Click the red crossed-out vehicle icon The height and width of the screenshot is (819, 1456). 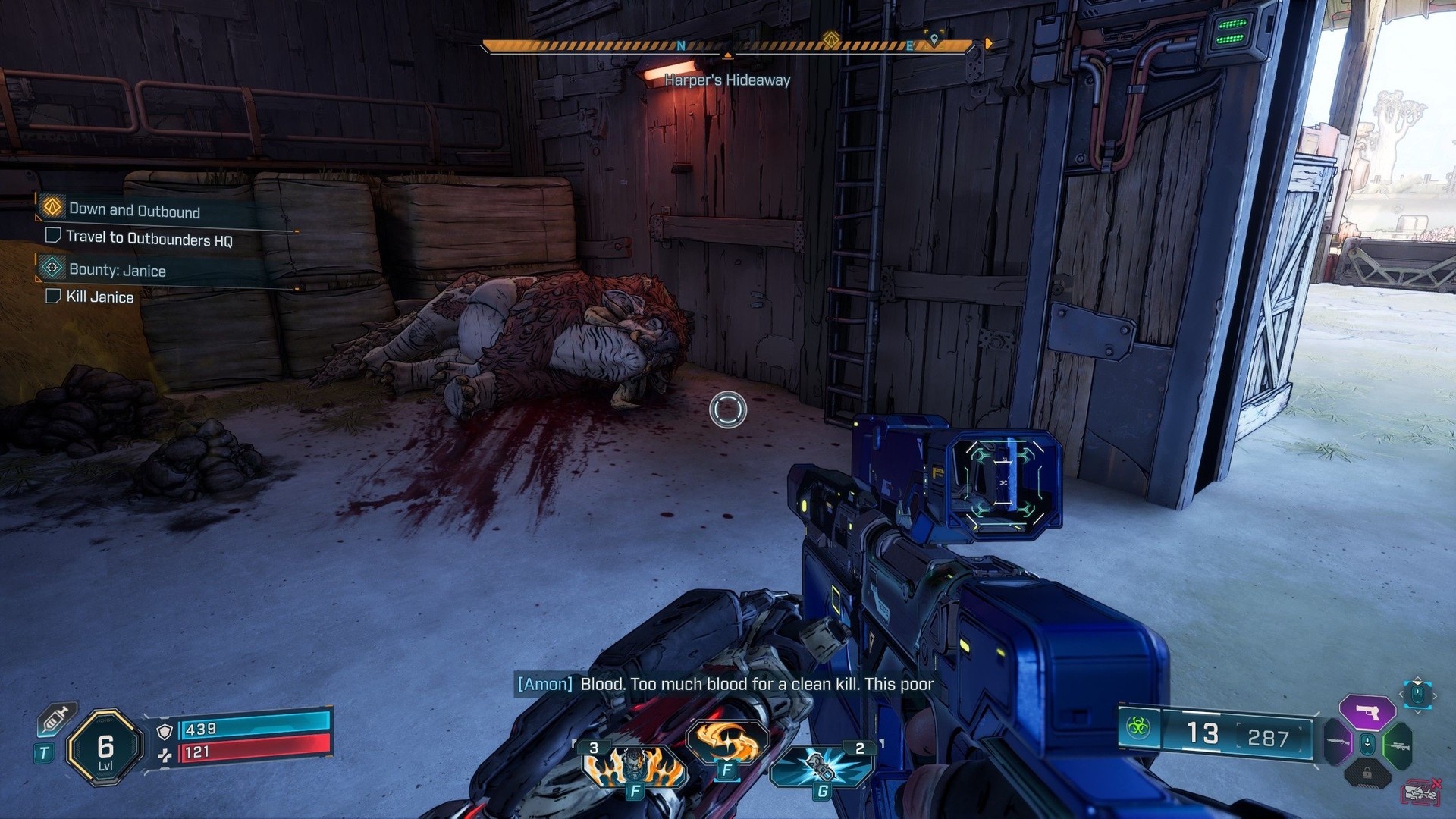[1422, 791]
